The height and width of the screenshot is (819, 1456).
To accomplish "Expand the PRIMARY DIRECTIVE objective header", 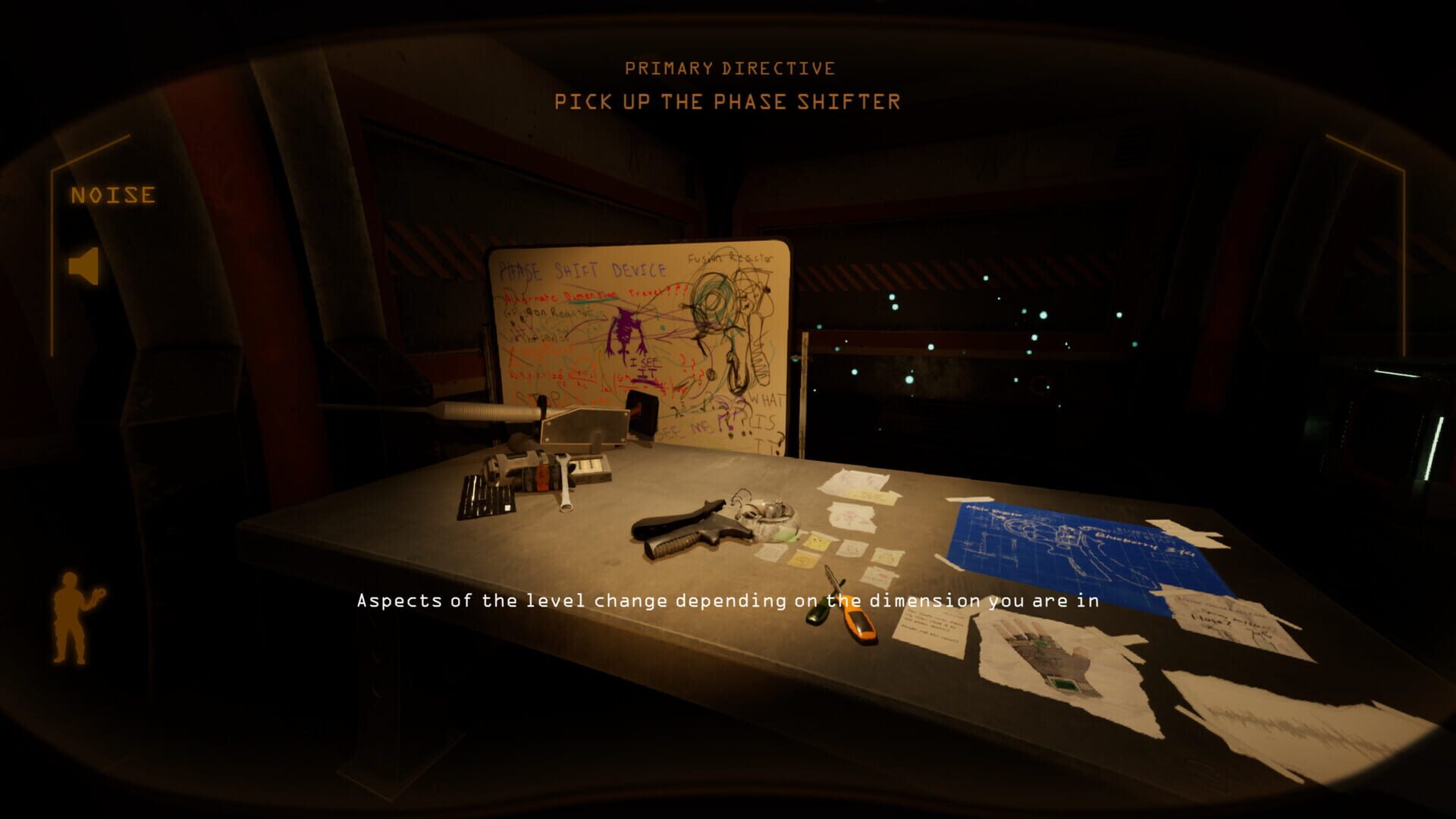I will point(729,68).
